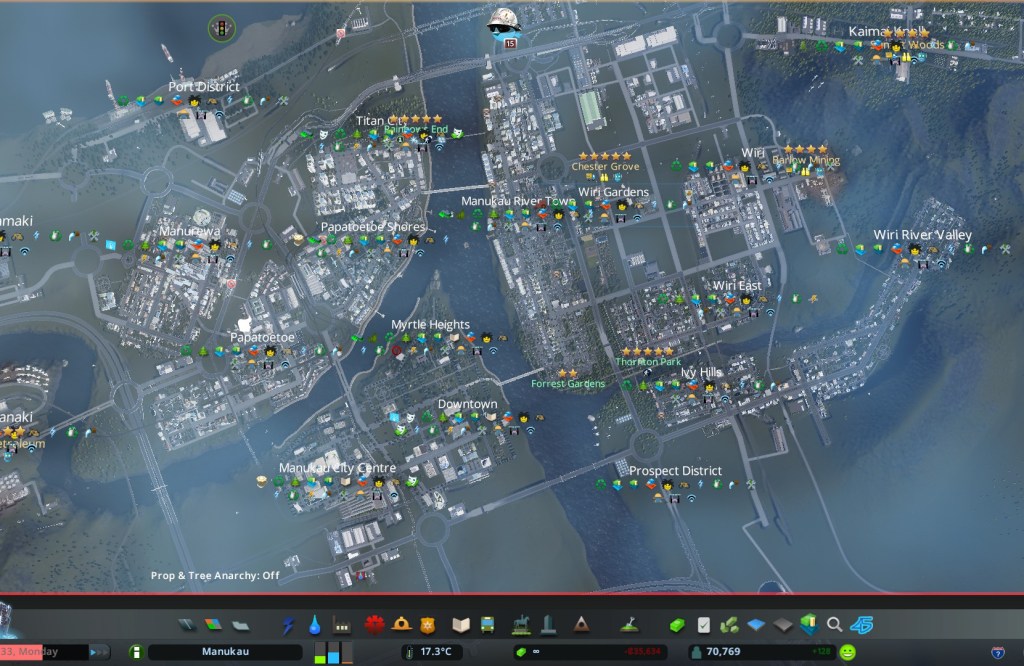Open the Police badge menu
1024x666 pixels.
click(x=428, y=625)
